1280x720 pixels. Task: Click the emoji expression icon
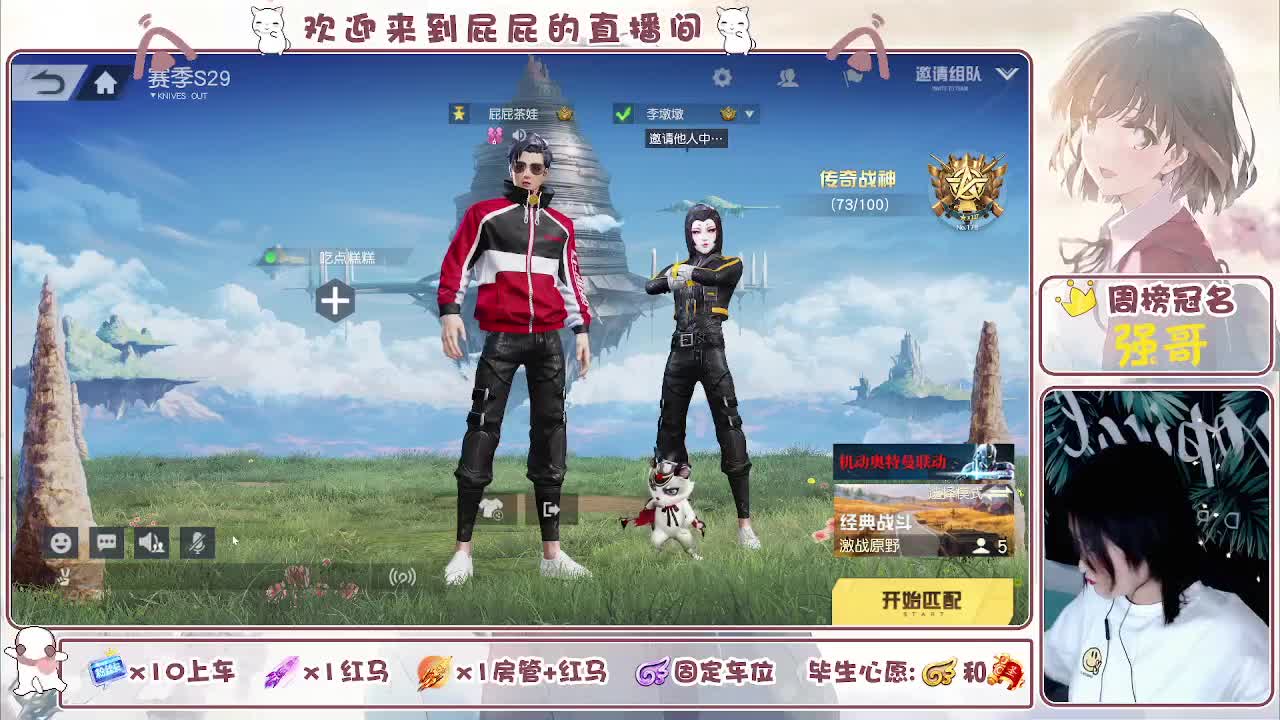[60, 541]
